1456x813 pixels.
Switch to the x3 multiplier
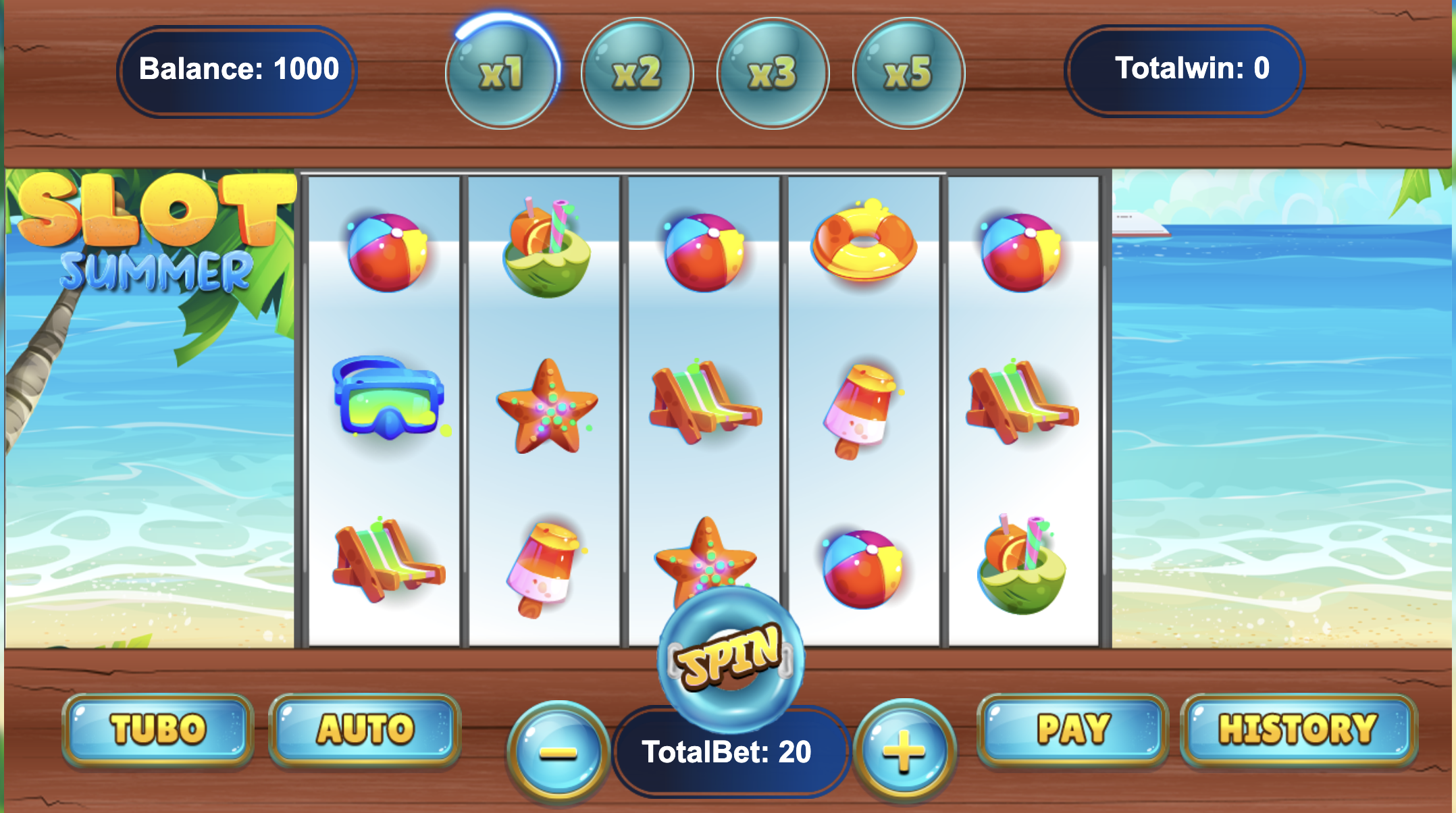coord(773,73)
